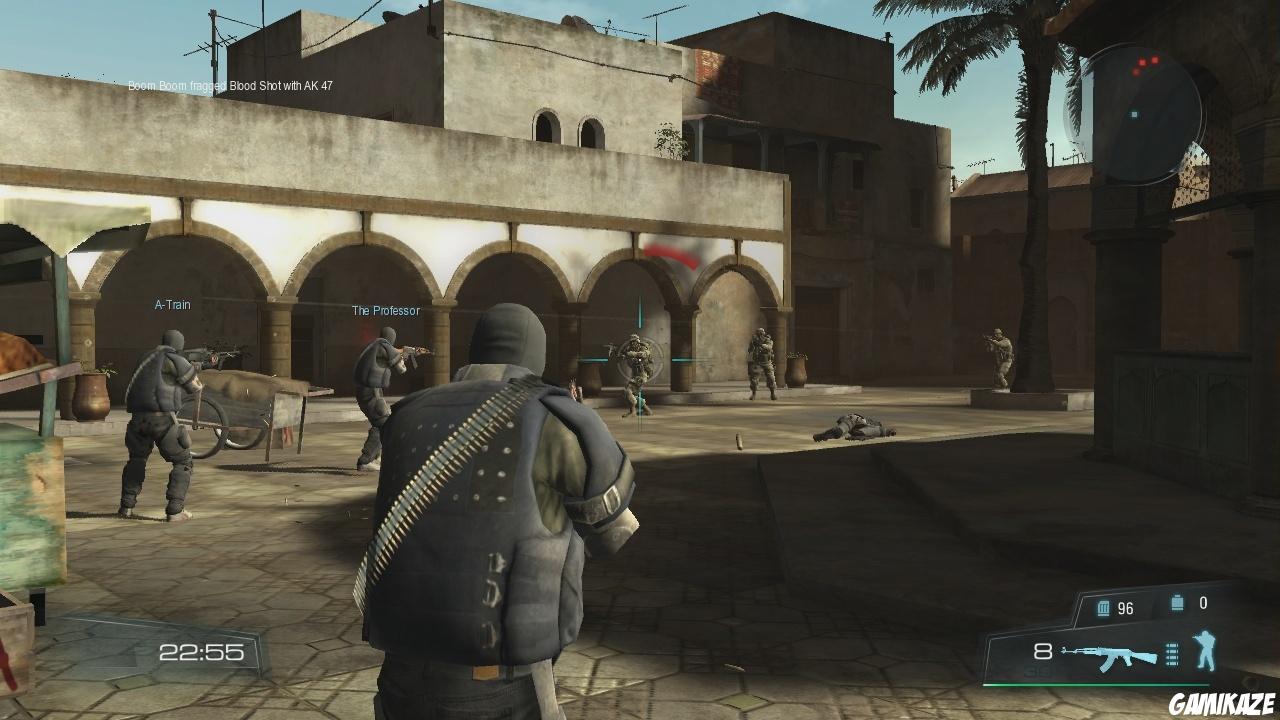Click the clip count number 8
Screen dimensions: 1280x720
pos(1042,650)
